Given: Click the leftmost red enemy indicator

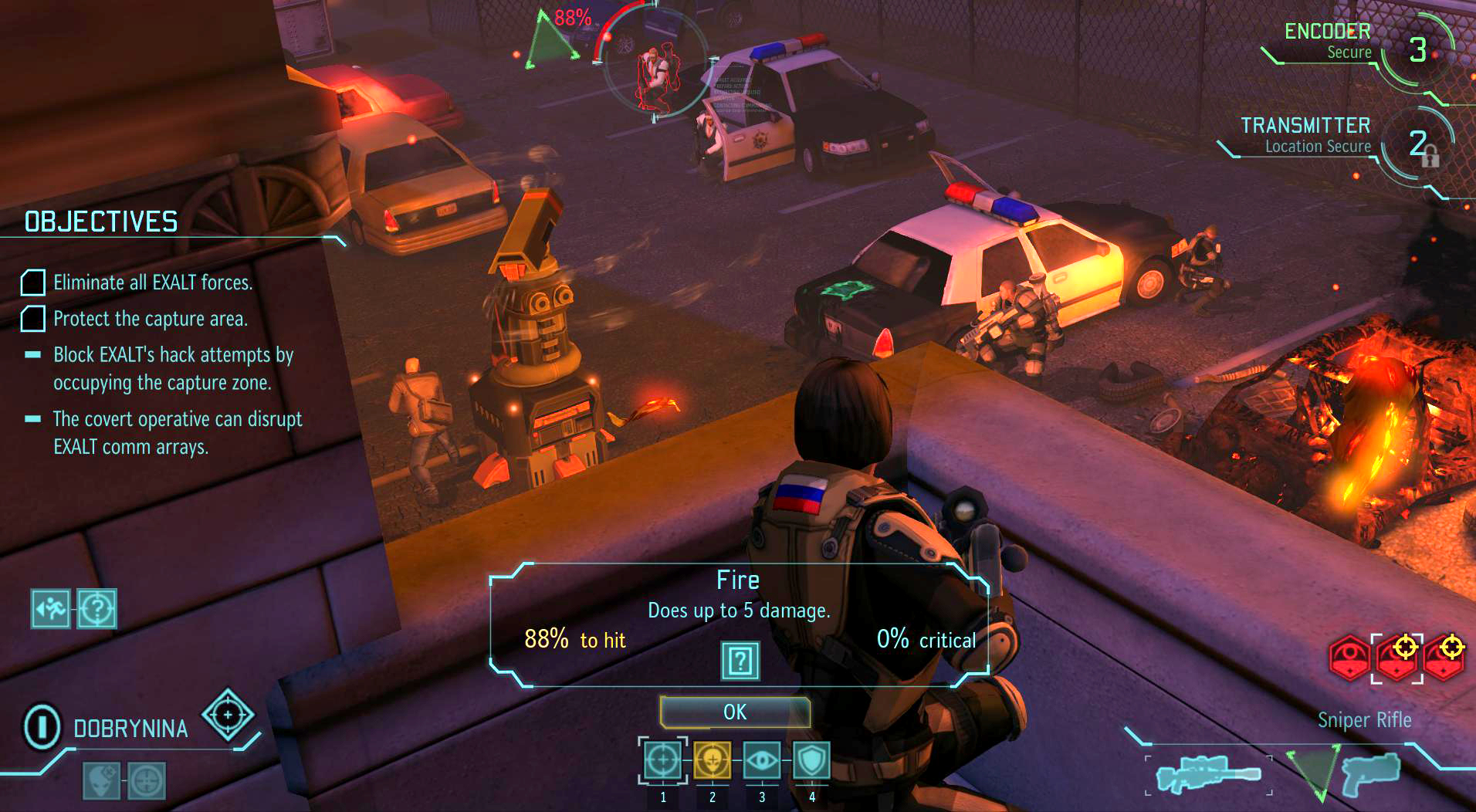Looking at the screenshot, I should [1348, 657].
